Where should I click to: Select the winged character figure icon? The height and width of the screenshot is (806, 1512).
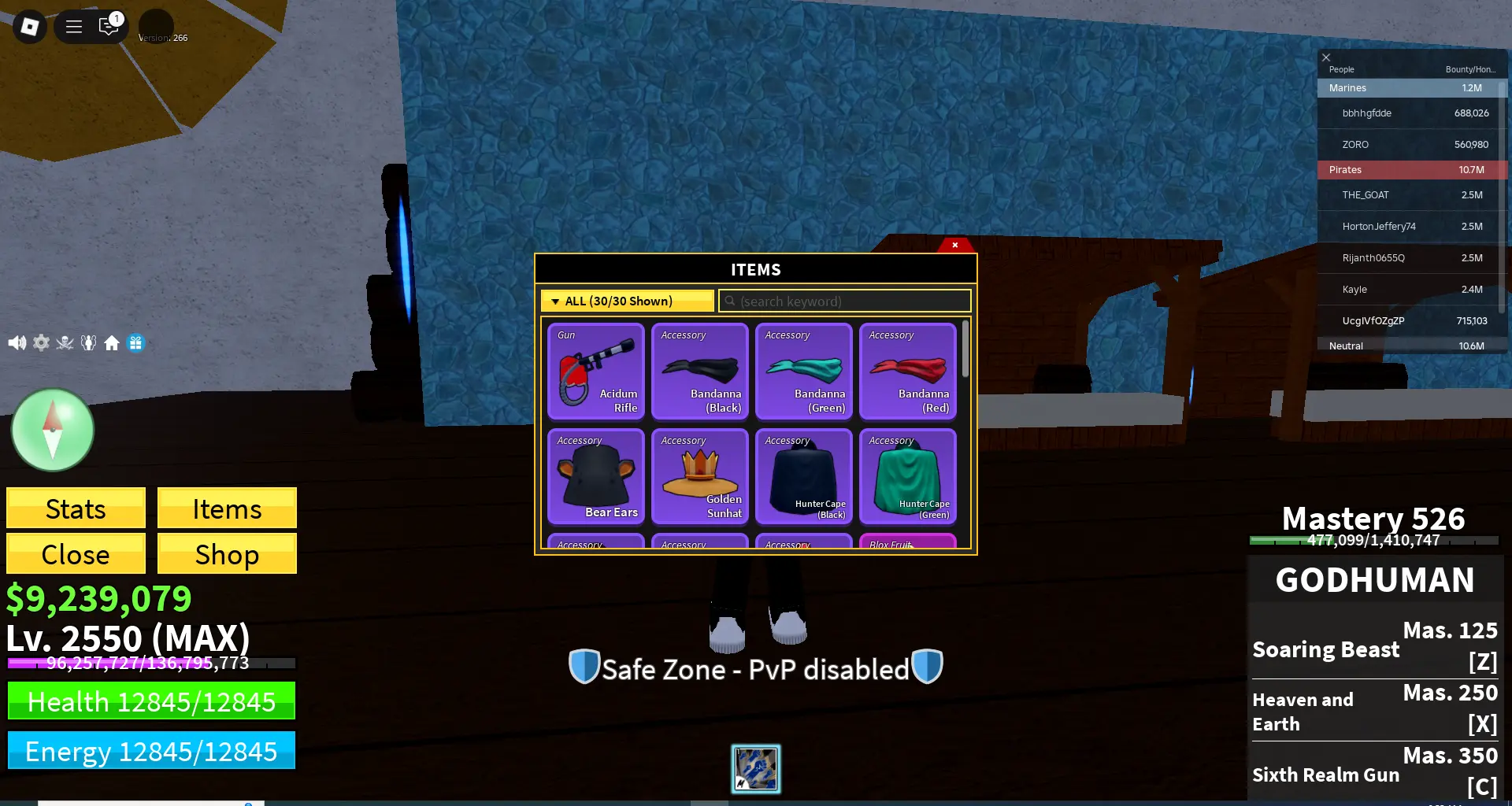[88, 342]
